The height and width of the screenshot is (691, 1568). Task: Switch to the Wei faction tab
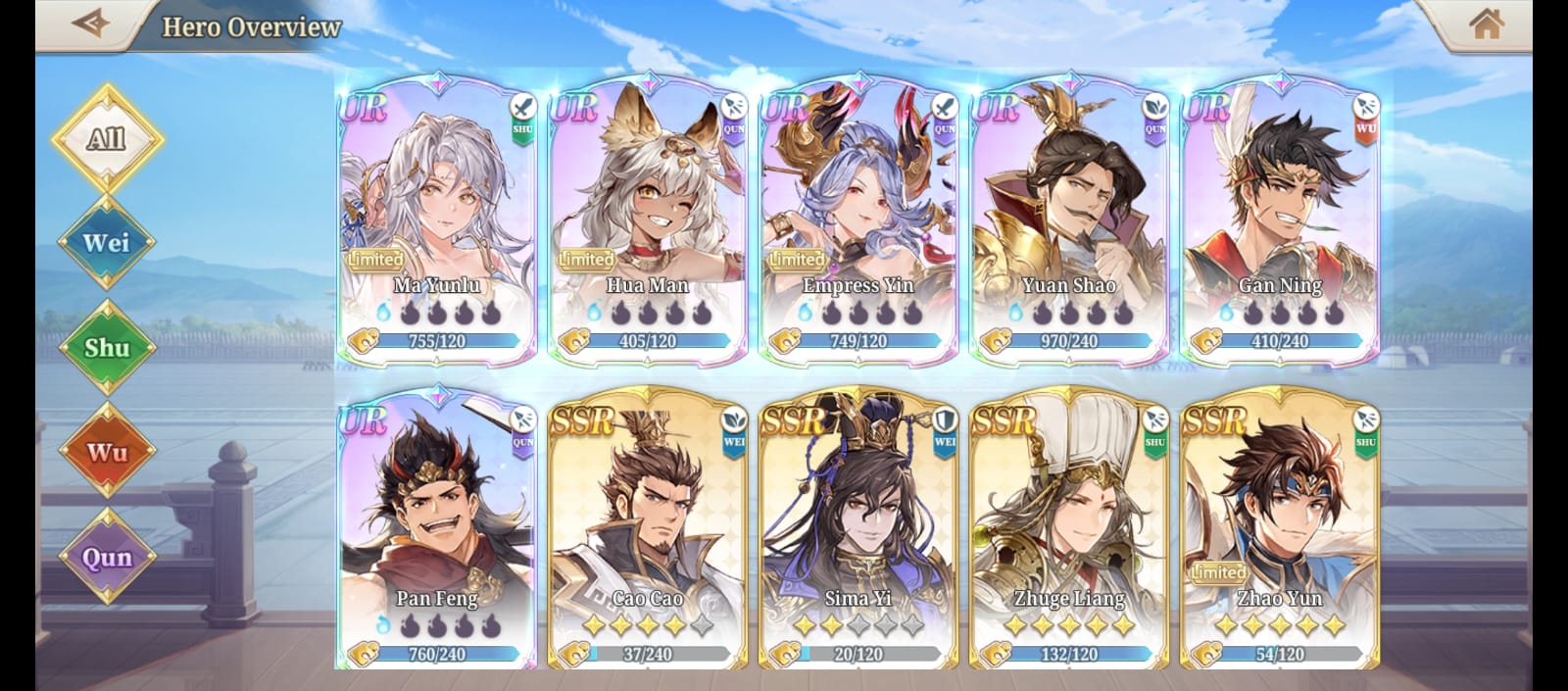[107, 242]
